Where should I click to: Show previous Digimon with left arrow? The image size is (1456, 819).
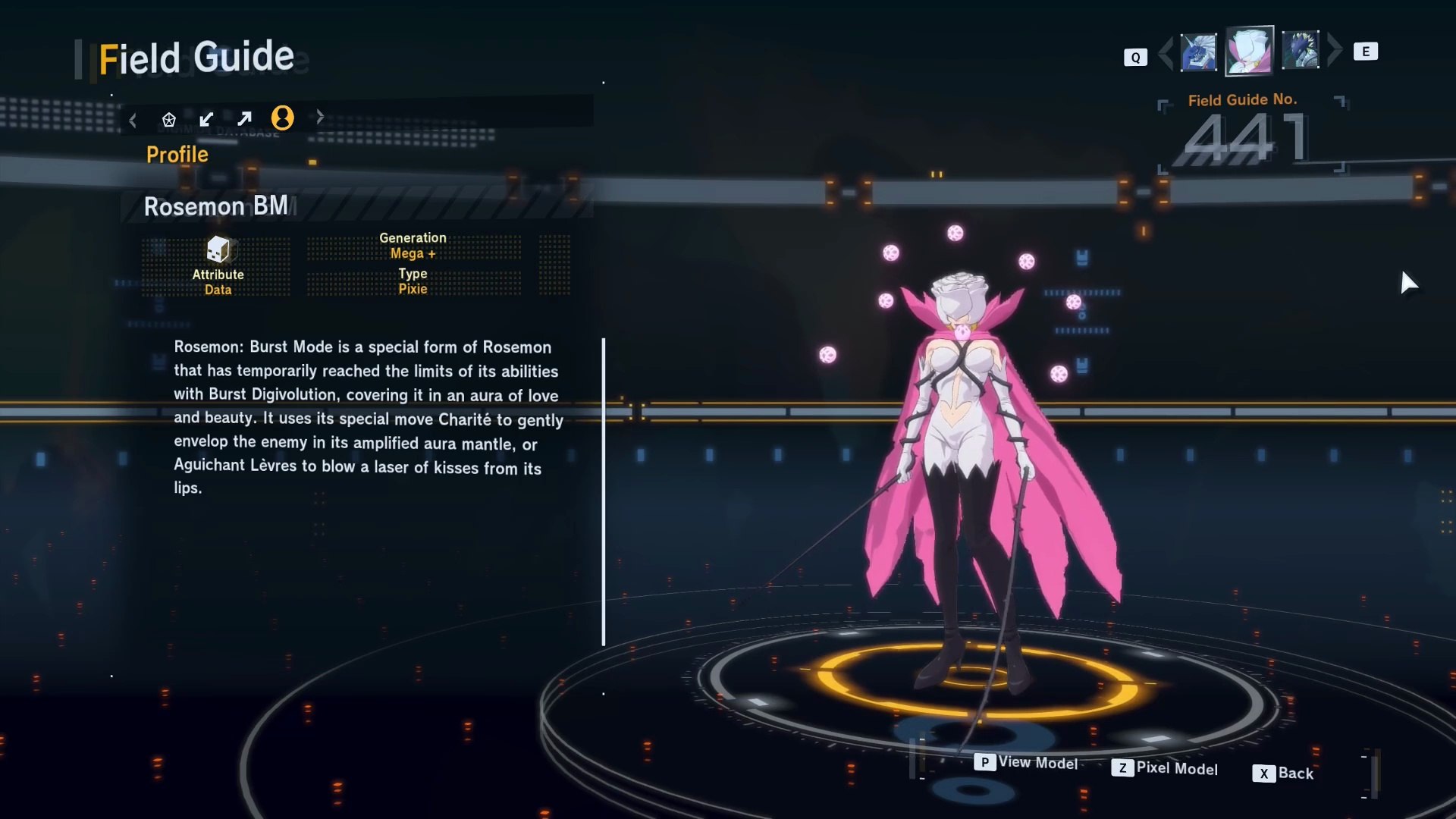pos(1166,52)
